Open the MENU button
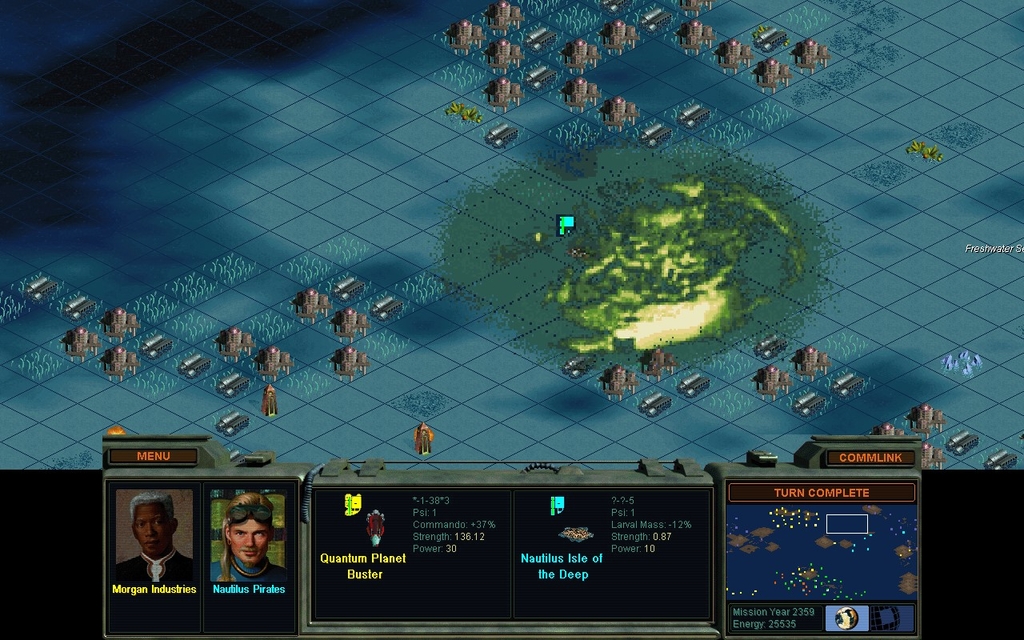The image size is (1024, 640). click(x=153, y=456)
